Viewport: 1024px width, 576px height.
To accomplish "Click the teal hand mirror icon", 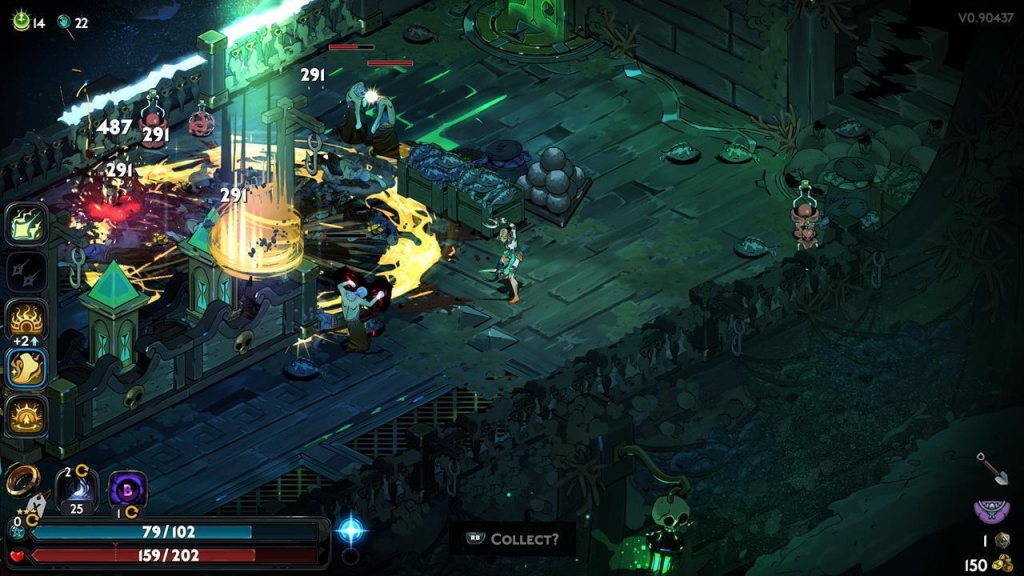I will point(64,22).
